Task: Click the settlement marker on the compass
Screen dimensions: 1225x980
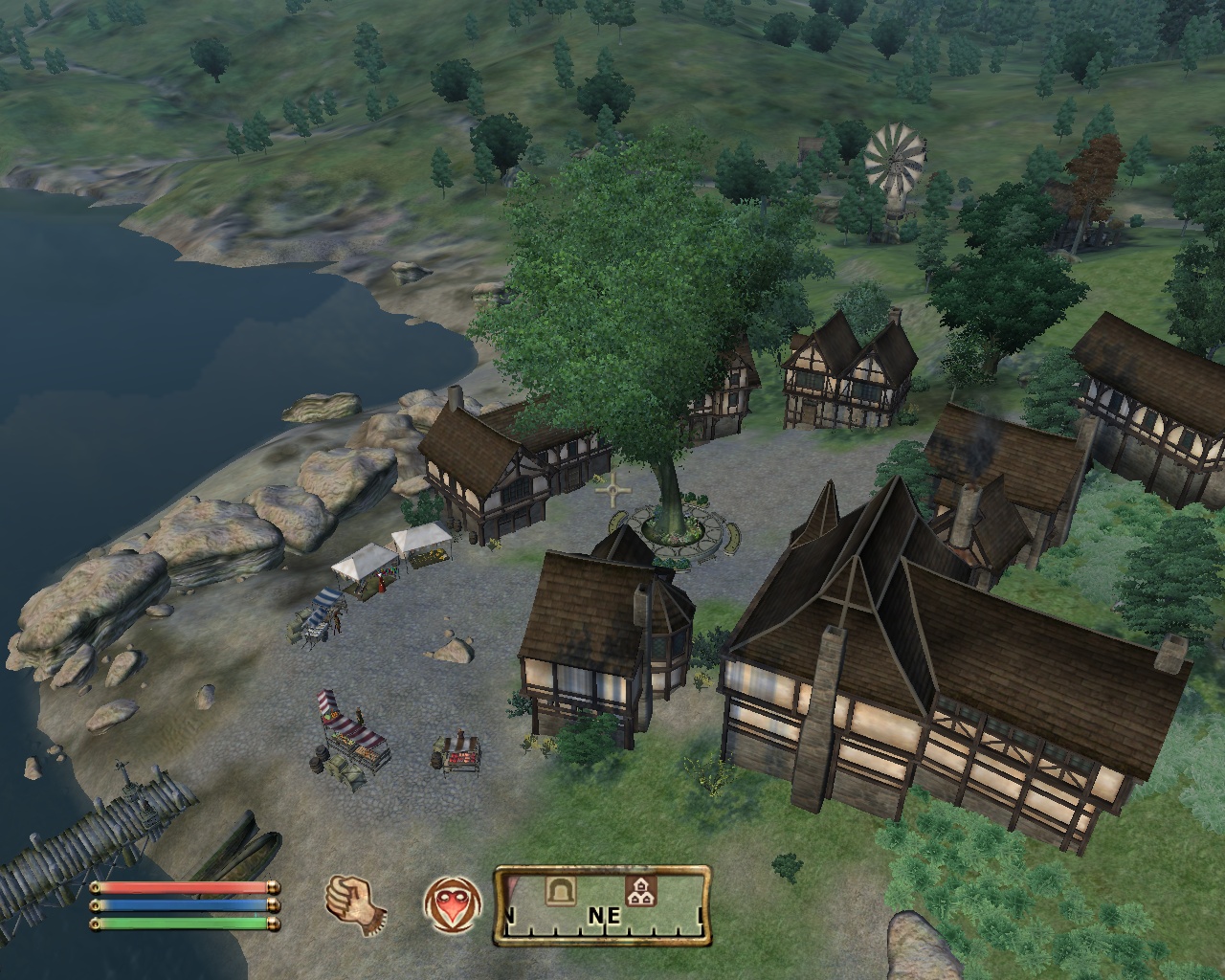Action: pos(639,892)
